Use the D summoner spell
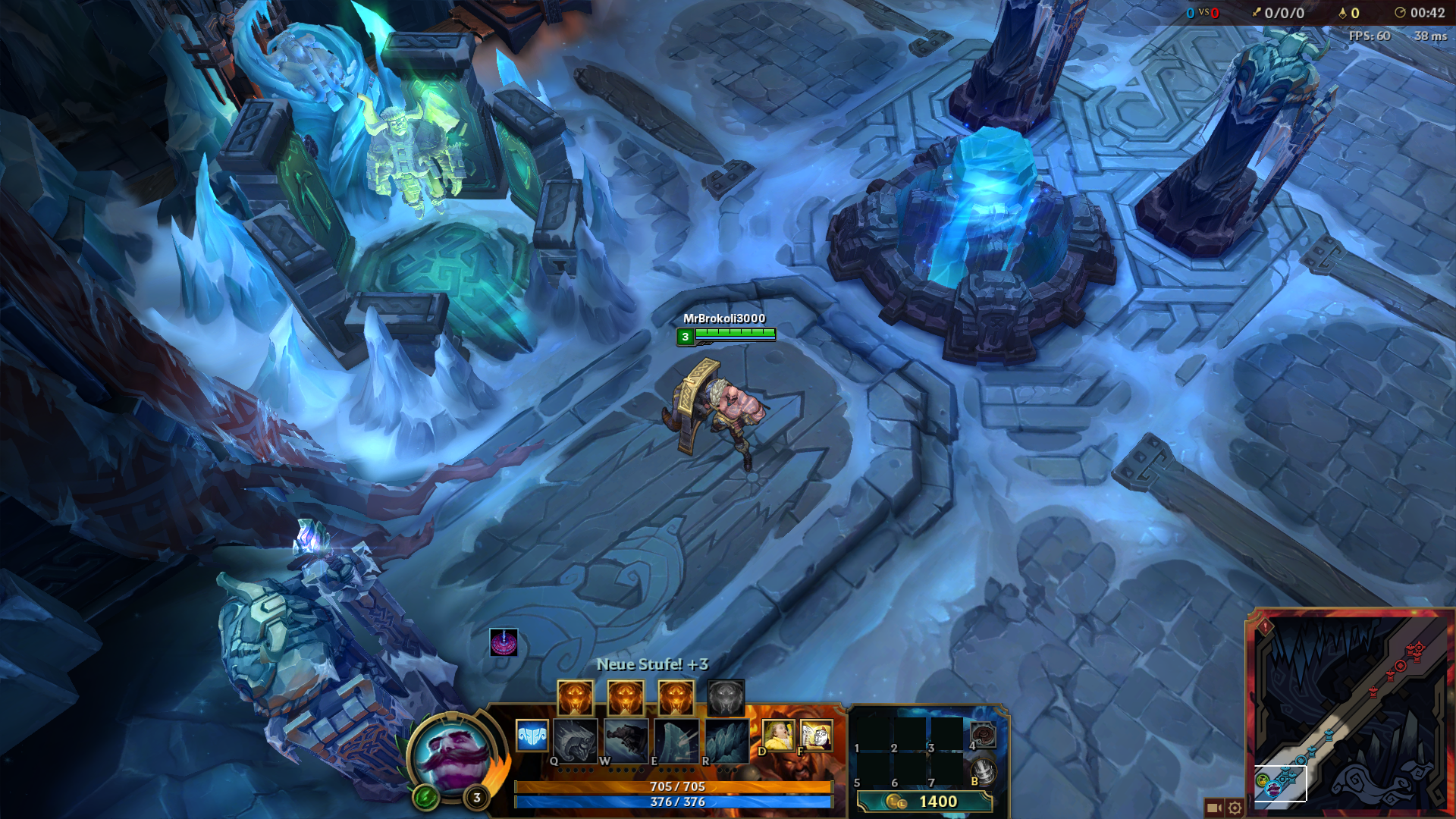Viewport: 1456px width, 819px height. (778, 735)
